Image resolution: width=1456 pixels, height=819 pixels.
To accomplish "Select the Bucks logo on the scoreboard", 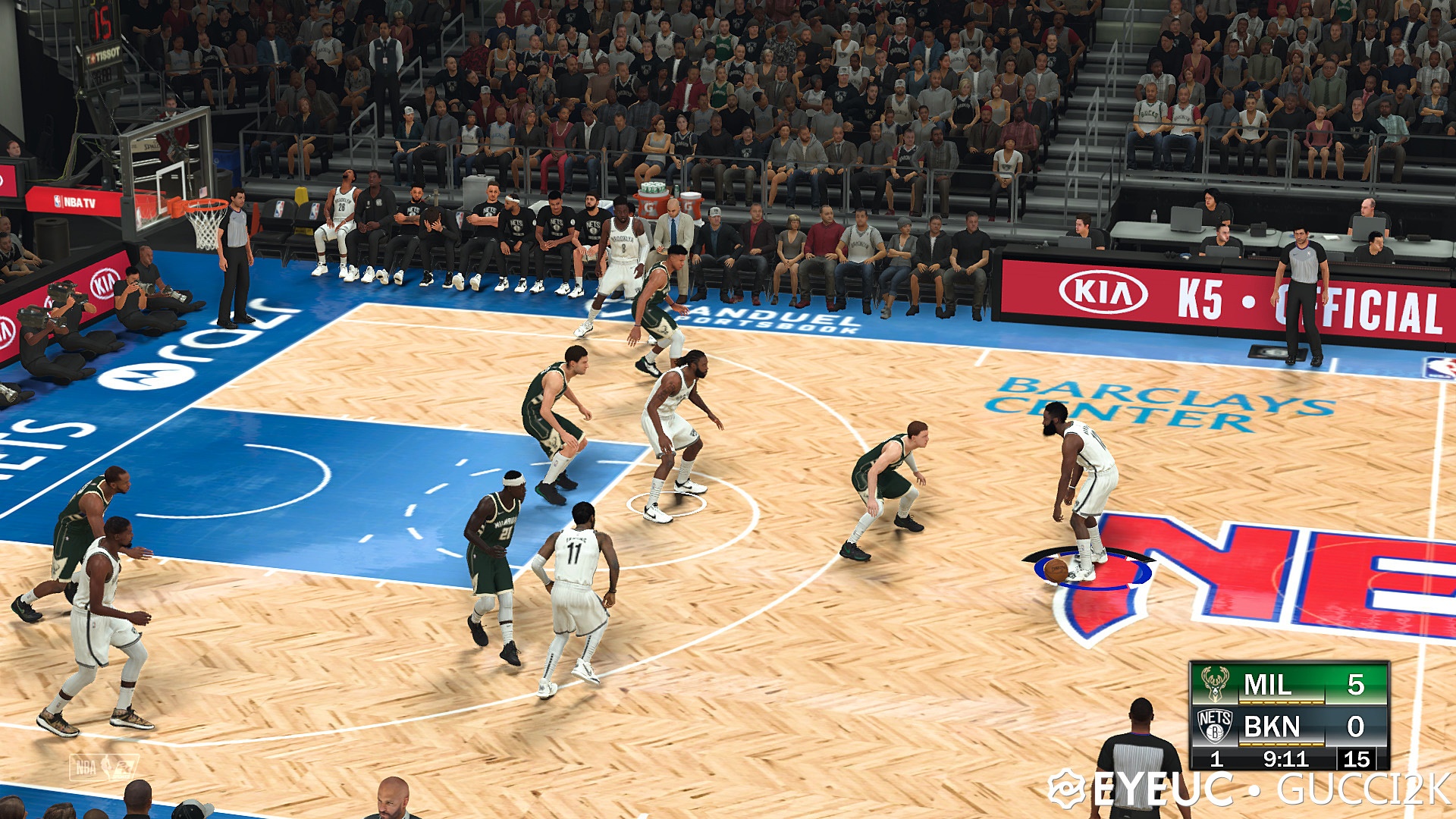I will [x=1215, y=685].
